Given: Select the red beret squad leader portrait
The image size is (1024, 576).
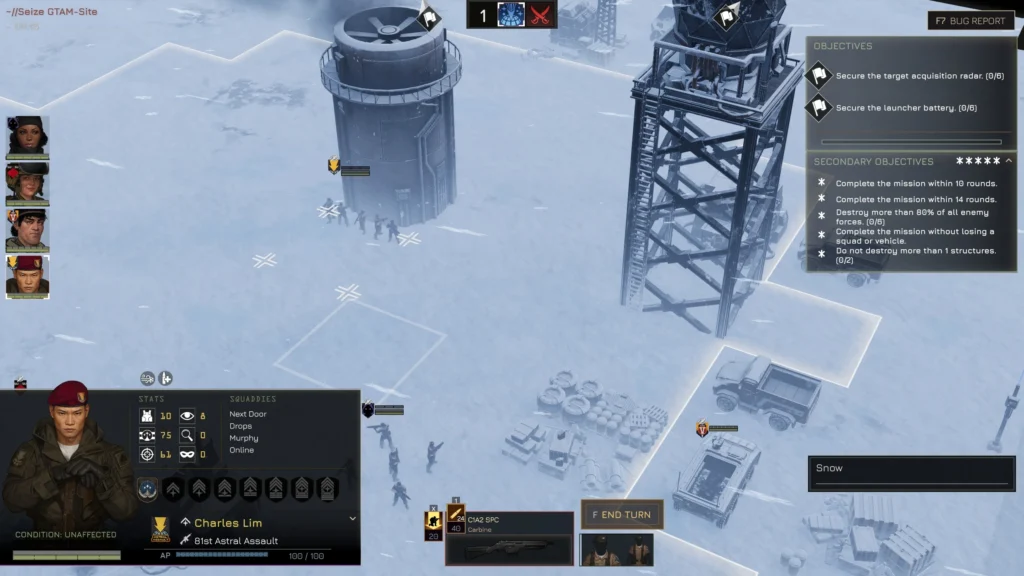Looking at the screenshot, I should click(28, 276).
